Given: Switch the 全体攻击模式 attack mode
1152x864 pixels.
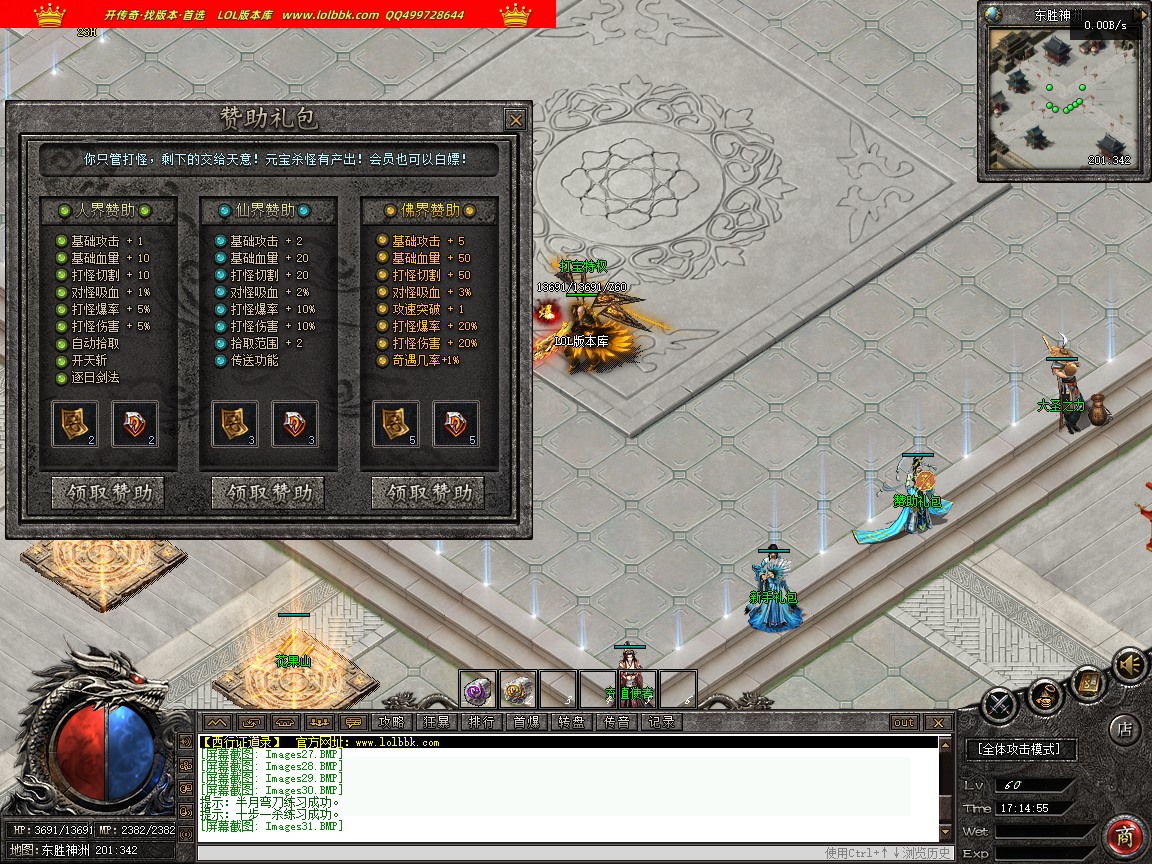Looking at the screenshot, I should (1020, 748).
